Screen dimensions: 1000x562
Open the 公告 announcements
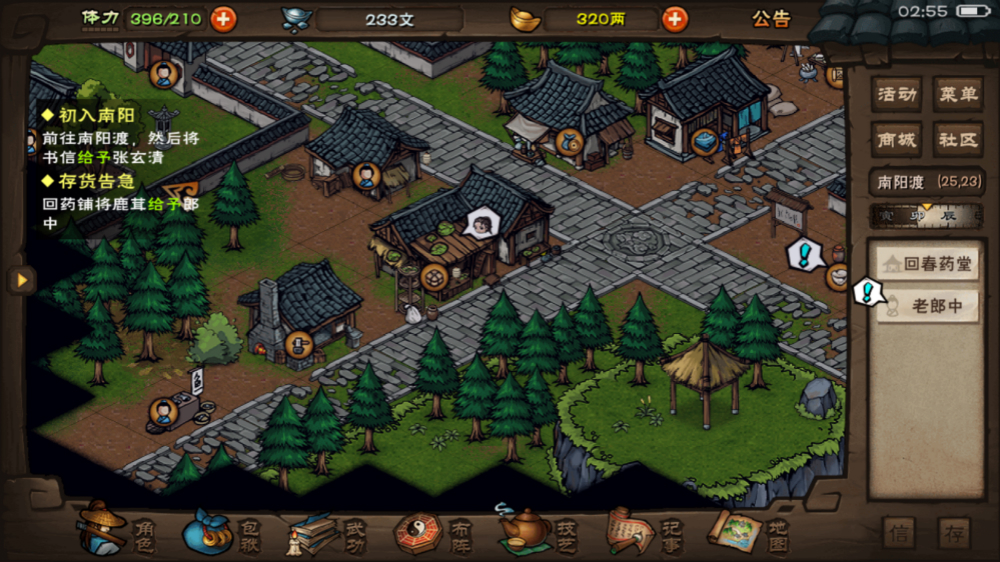pyautogui.click(x=771, y=19)
